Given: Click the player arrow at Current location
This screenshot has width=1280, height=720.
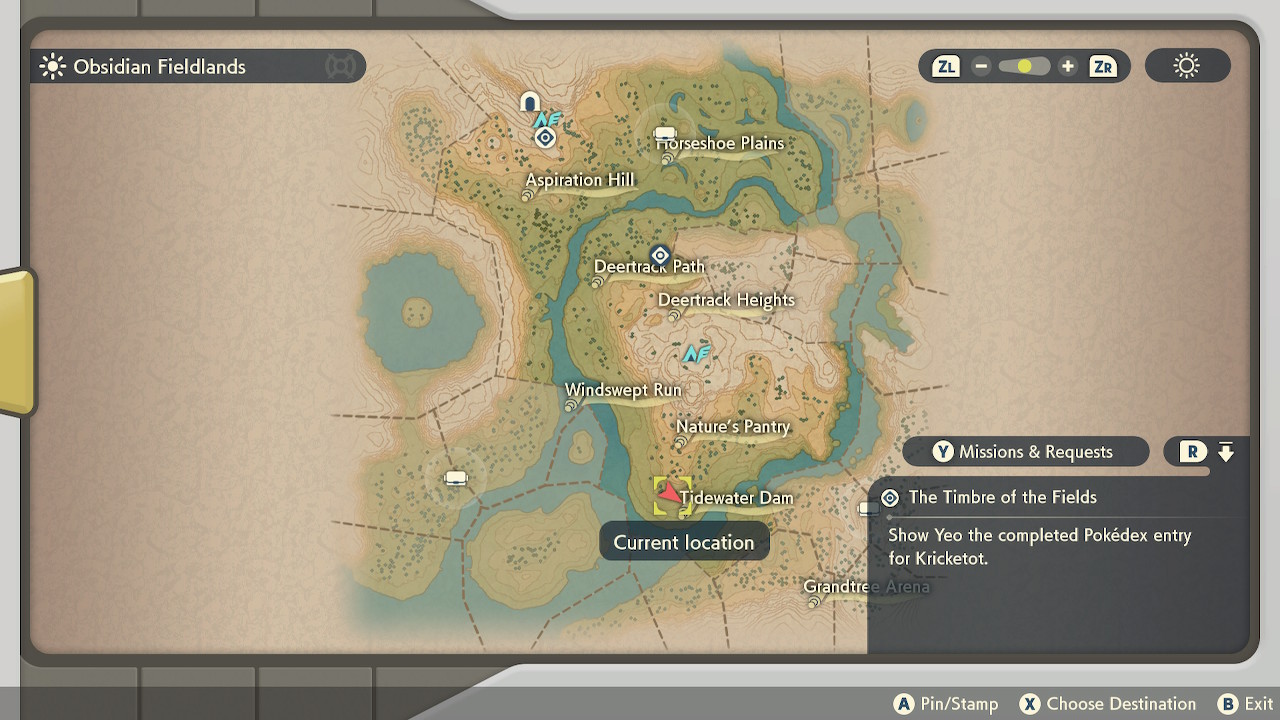Looking at the screenshot, I should click(668, 492).
